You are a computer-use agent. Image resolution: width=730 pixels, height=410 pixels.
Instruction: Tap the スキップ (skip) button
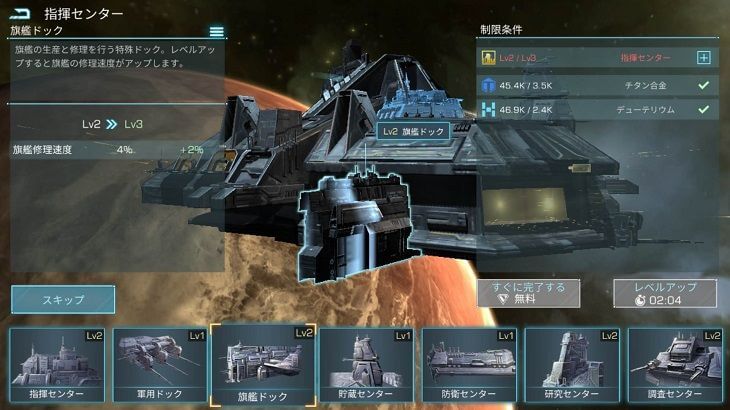[x=63, y=299]
